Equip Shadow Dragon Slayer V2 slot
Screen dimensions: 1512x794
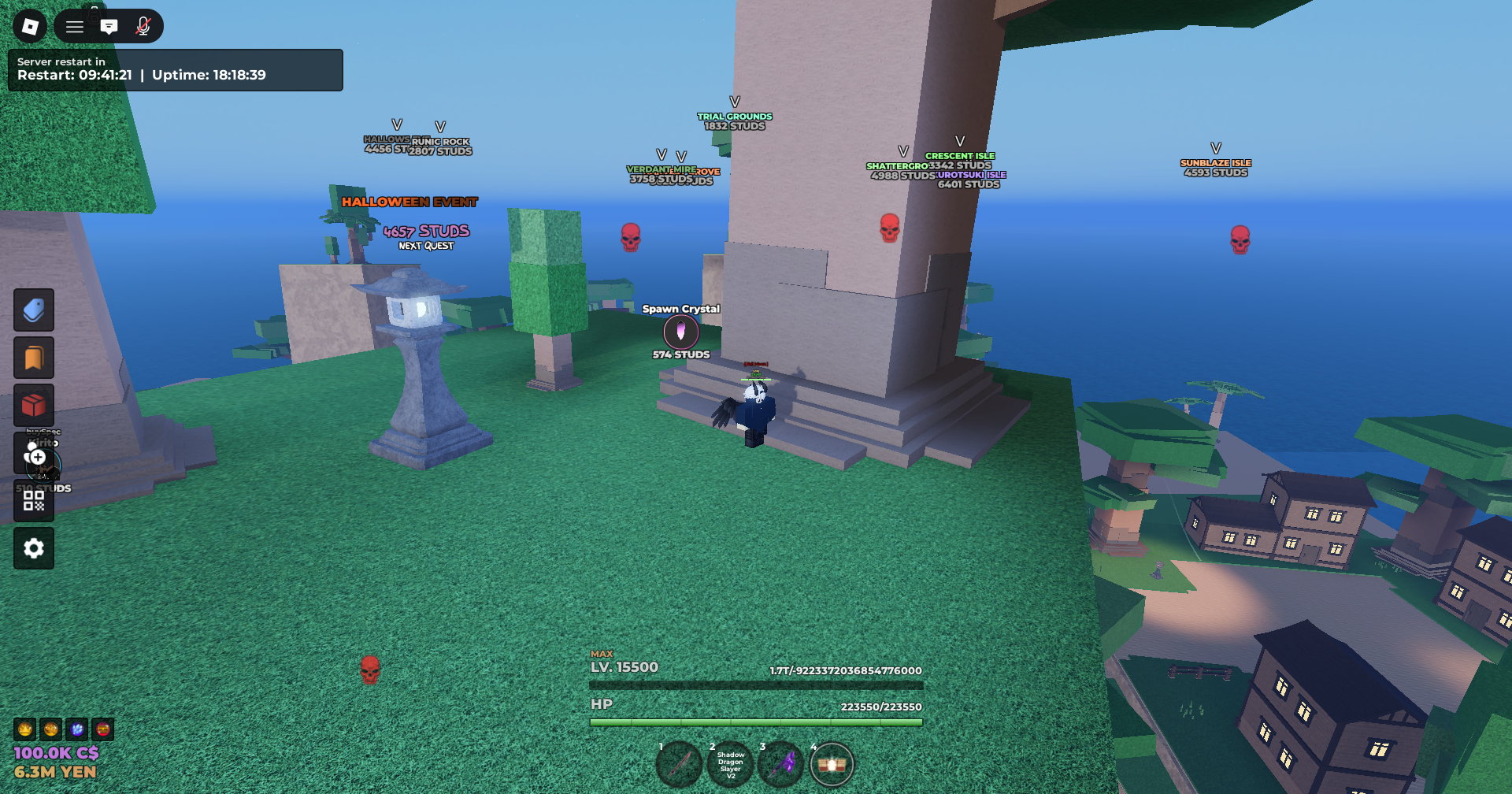click(x=730, y=764)
